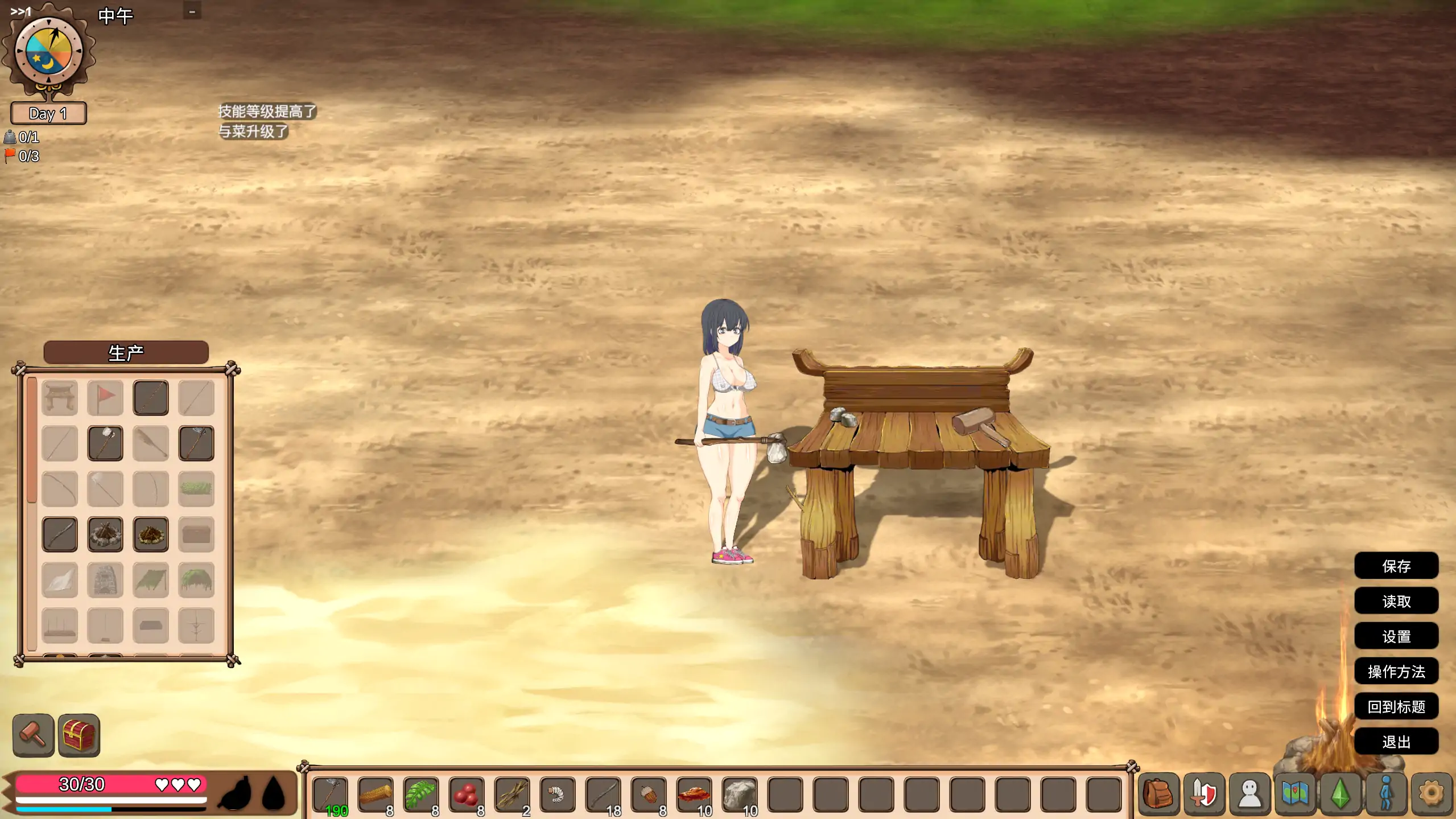Select the kindling fire pit recipe
Viewport: 1456px width, 819px height.
[x=150, y=534]
